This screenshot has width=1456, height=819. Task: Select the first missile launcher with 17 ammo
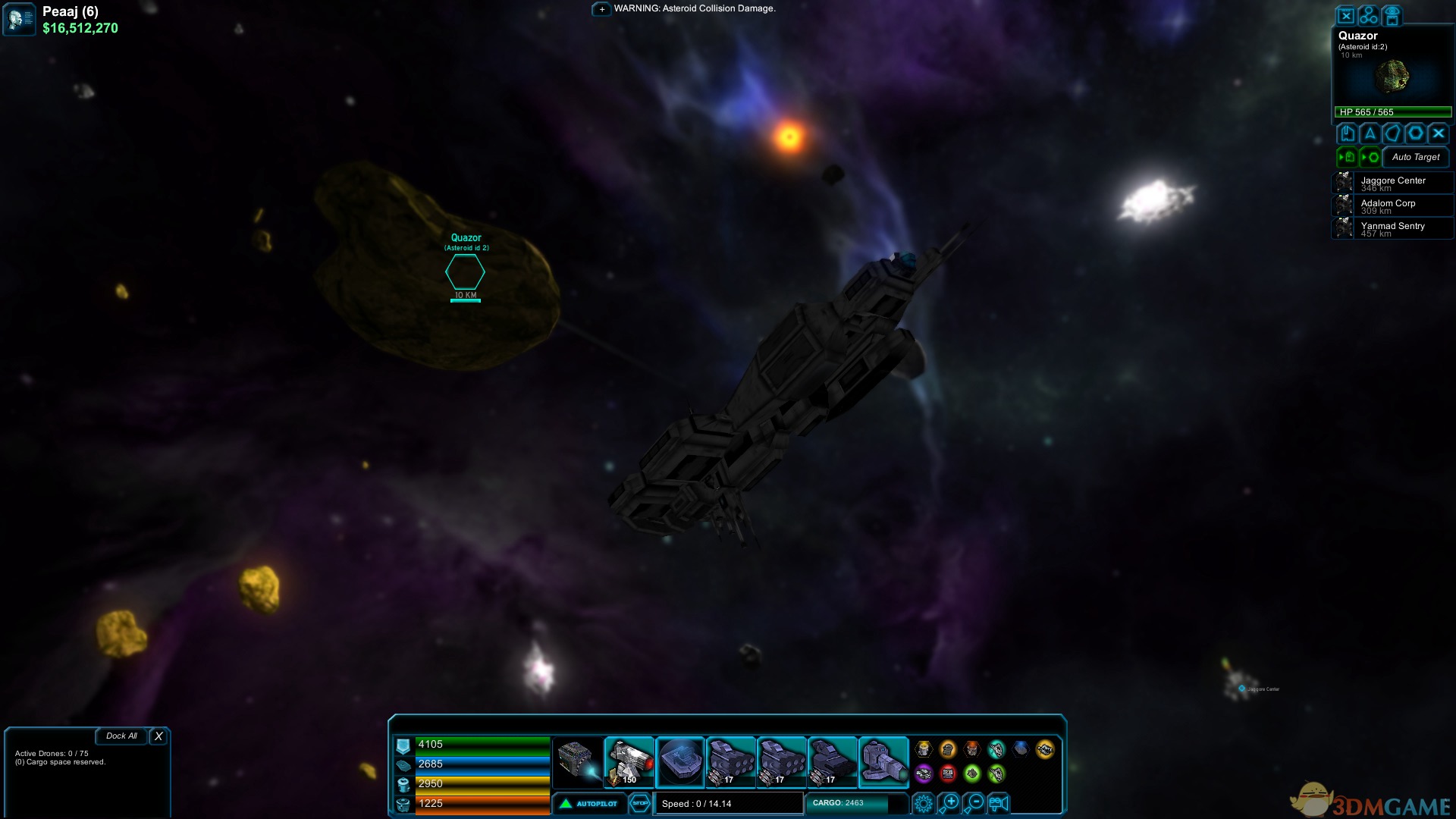click(x=730, y=761)
